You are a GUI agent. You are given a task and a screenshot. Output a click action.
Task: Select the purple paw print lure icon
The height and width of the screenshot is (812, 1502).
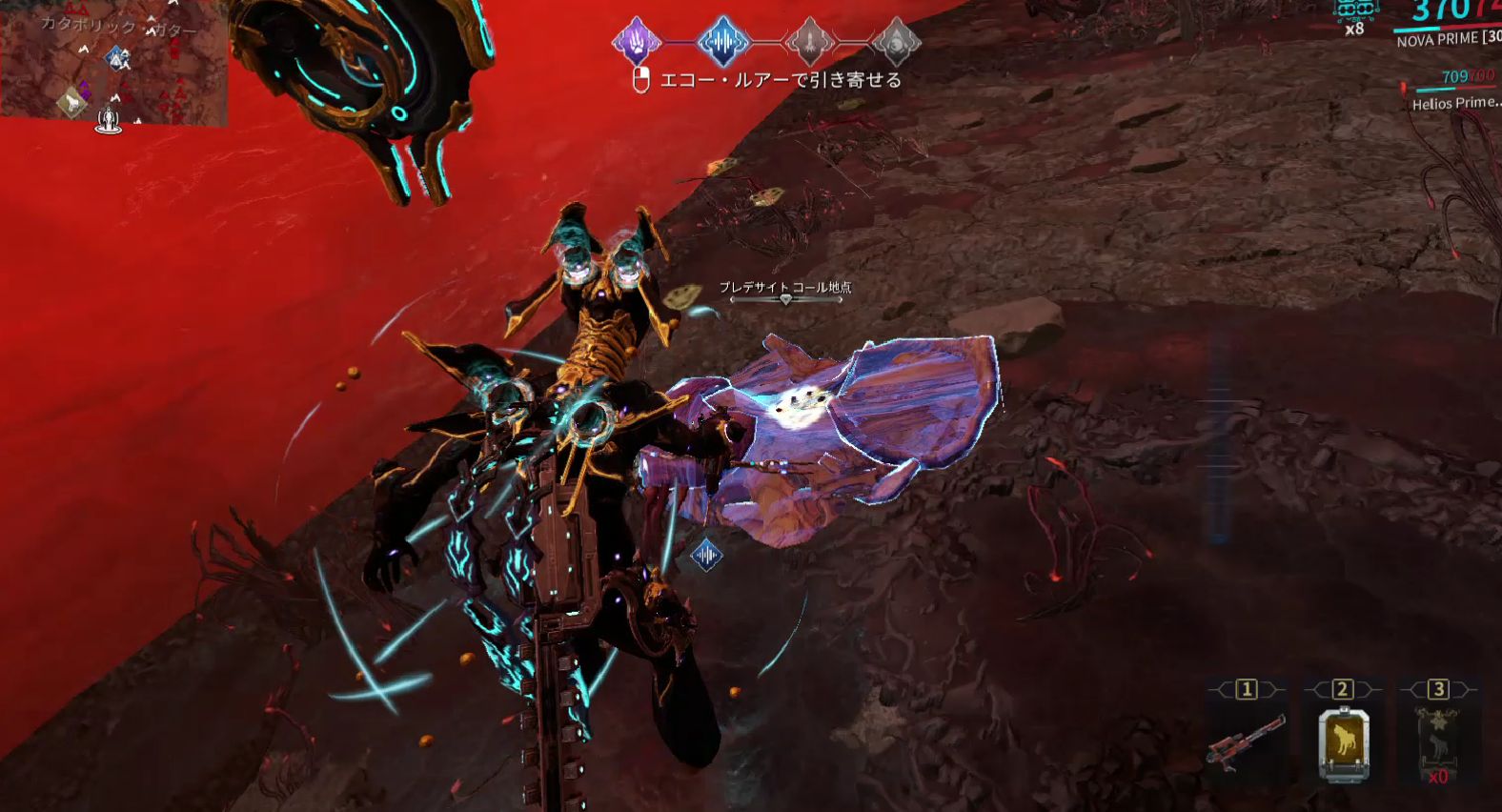pyautogui.click(x=636, y=42)
